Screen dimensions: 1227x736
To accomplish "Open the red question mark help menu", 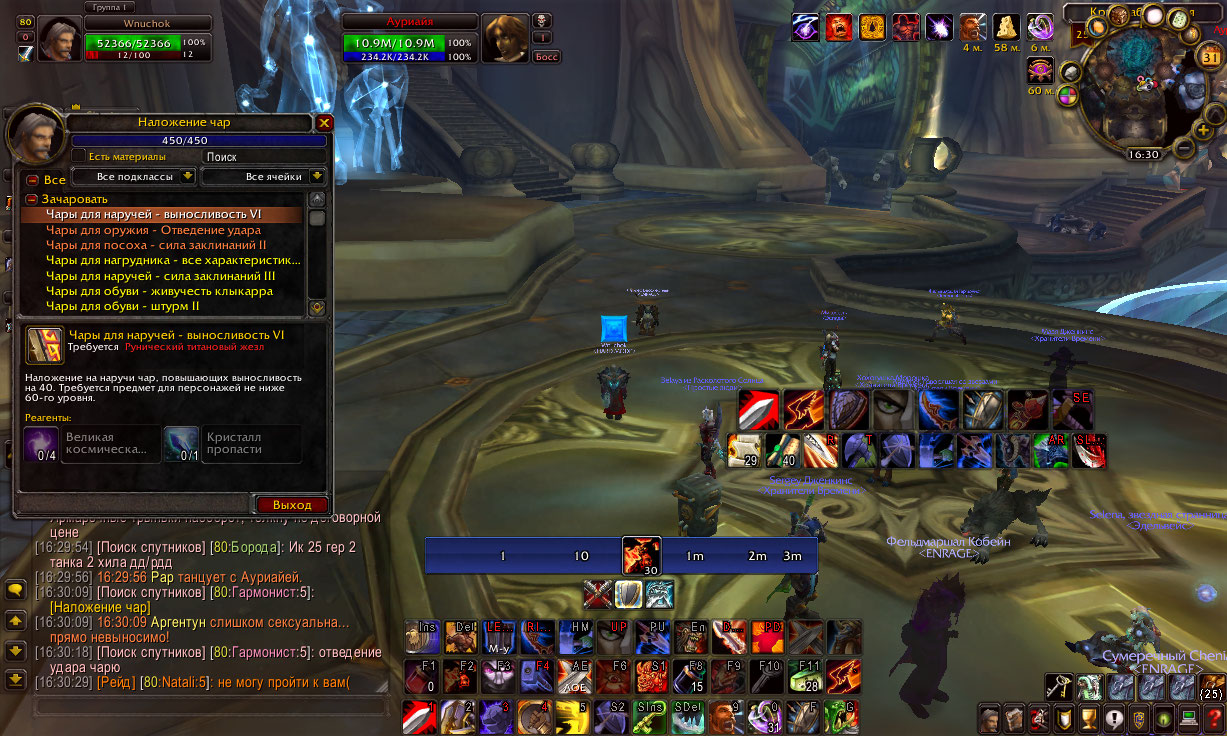I will point(1214,718).
